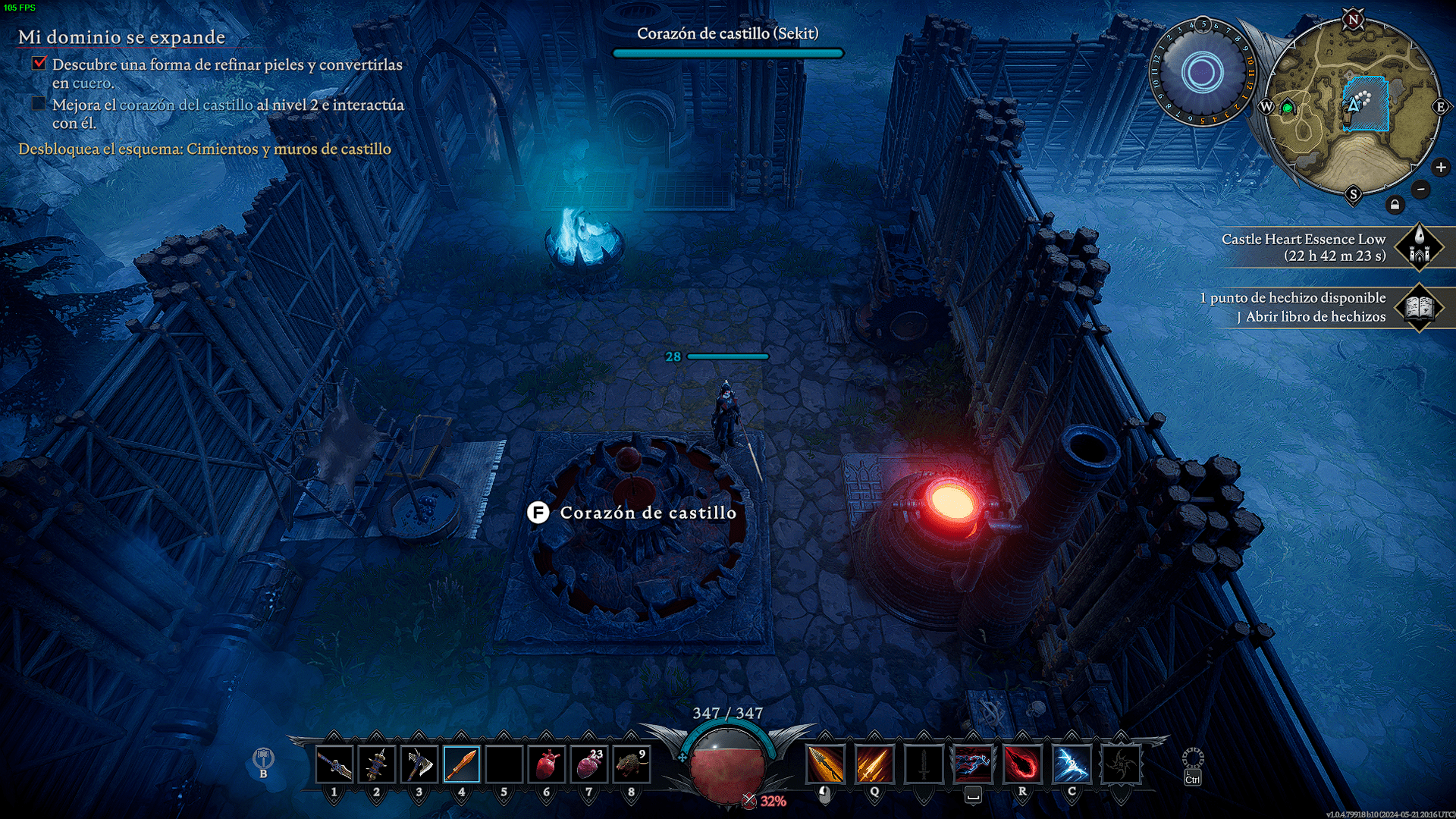This screenshot has width=1456, height=819.
Task: Zoom in the minimap with plus button
Action: point(1441,168)
